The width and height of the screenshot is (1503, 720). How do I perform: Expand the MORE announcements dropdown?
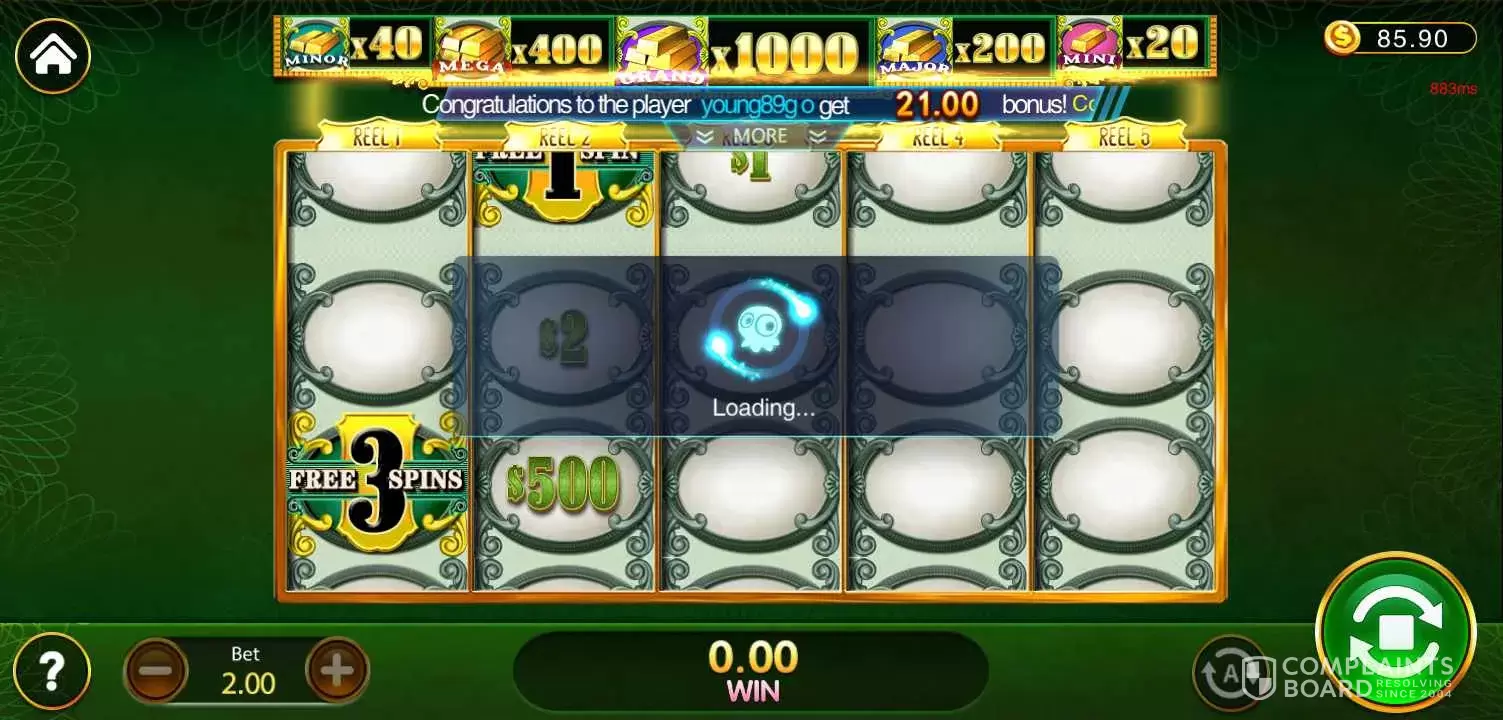(761, 136)
